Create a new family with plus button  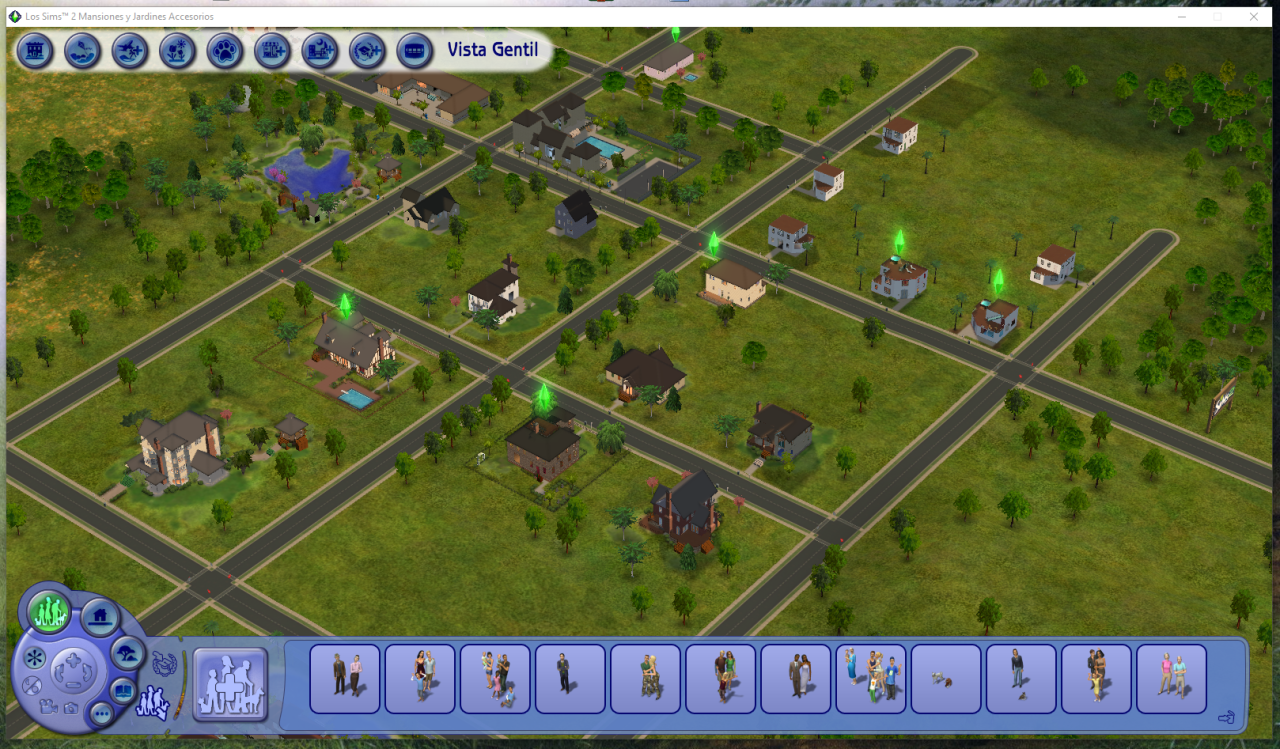[230, 684]
